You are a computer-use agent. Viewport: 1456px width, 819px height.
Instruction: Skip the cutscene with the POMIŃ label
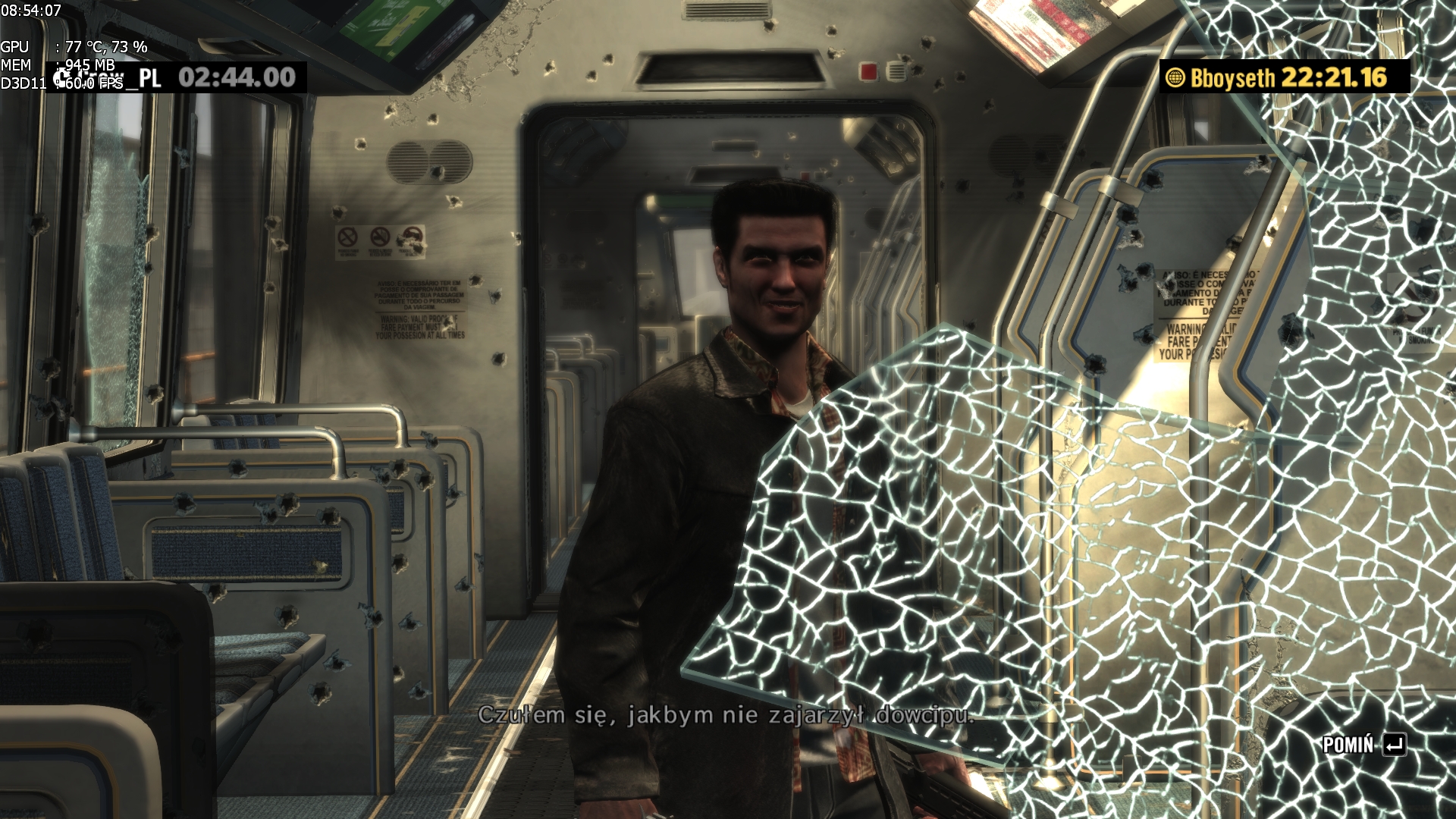click(x=1363, y=745)
